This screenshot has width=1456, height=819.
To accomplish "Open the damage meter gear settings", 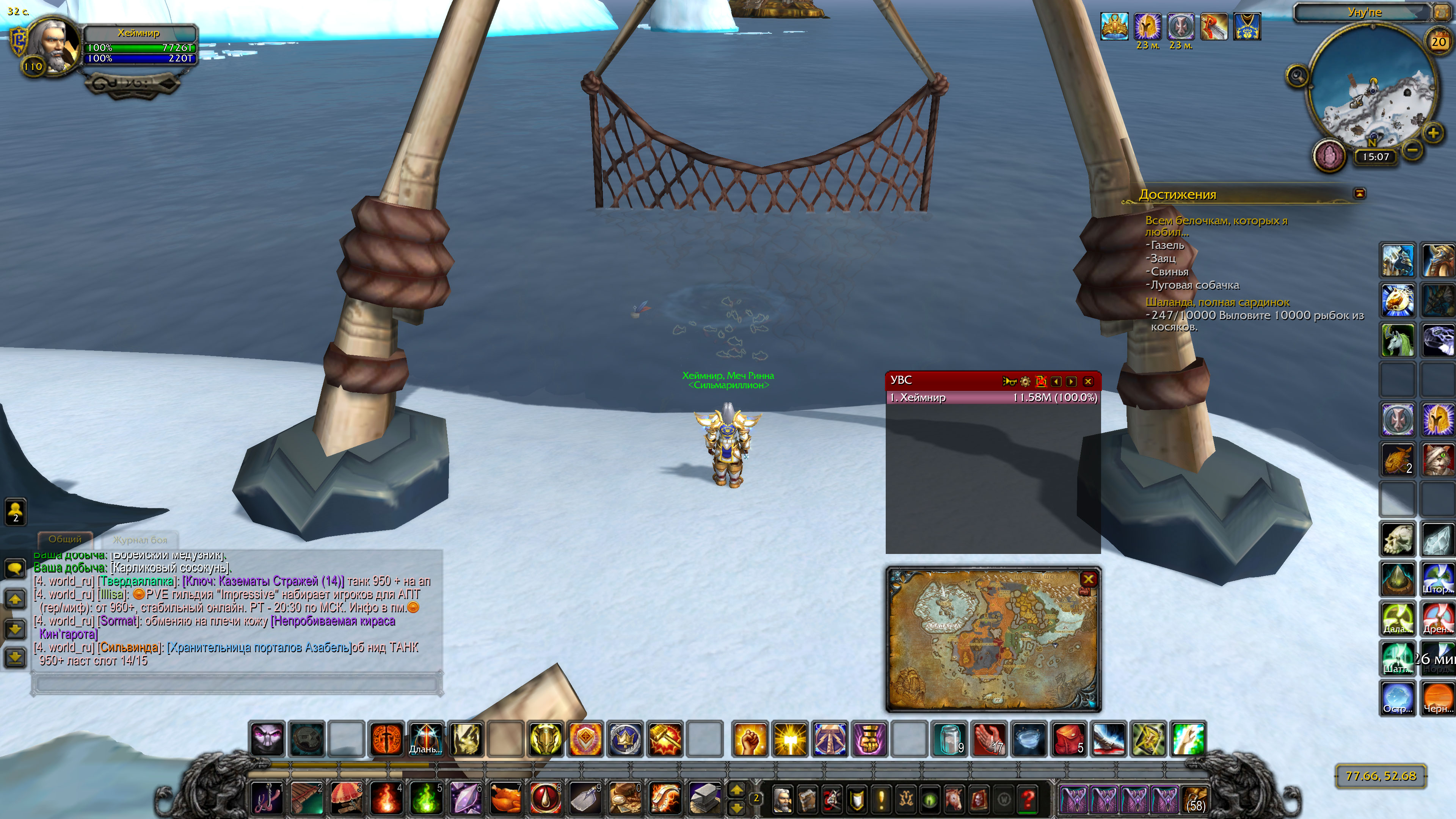I will click(1025, 381).
